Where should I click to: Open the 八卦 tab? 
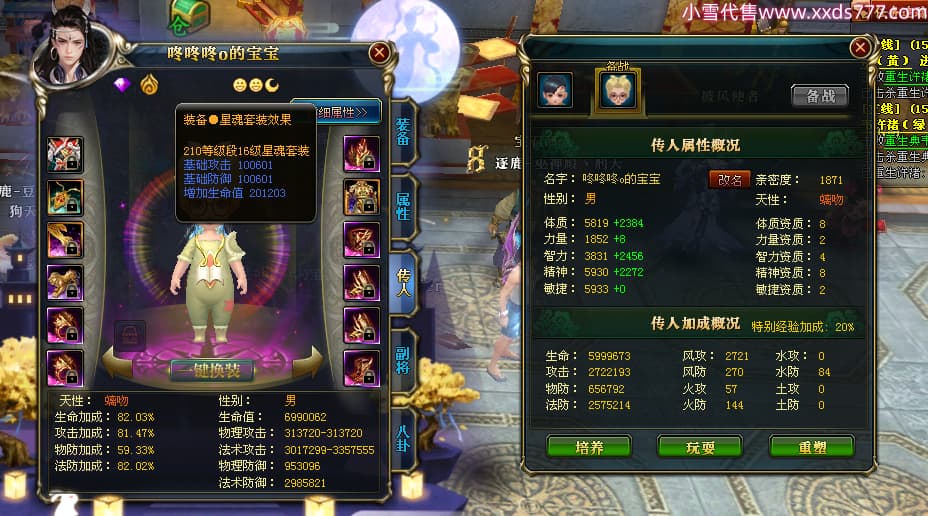403,438
